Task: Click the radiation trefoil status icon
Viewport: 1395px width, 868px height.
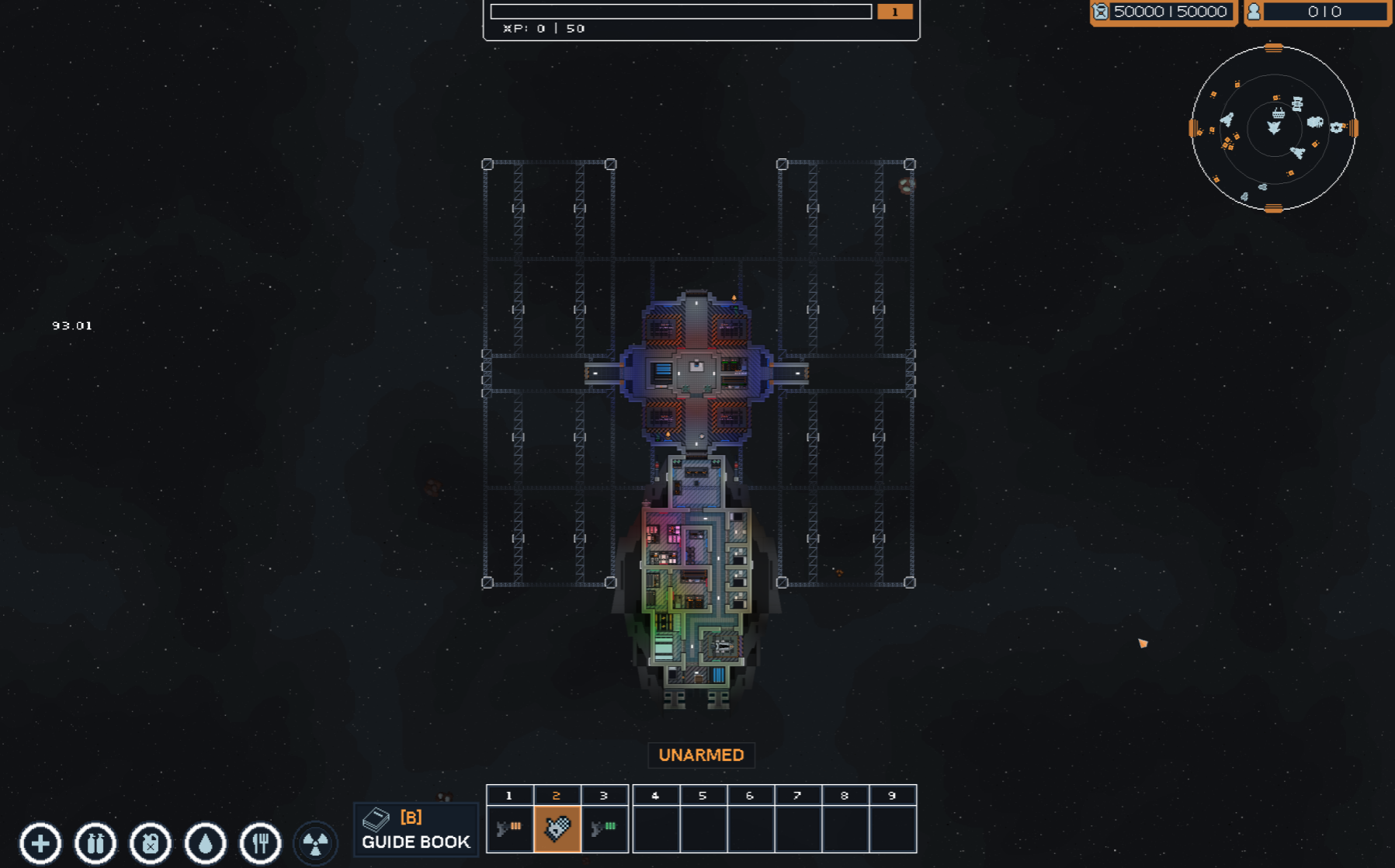Action: coord(316,843)
